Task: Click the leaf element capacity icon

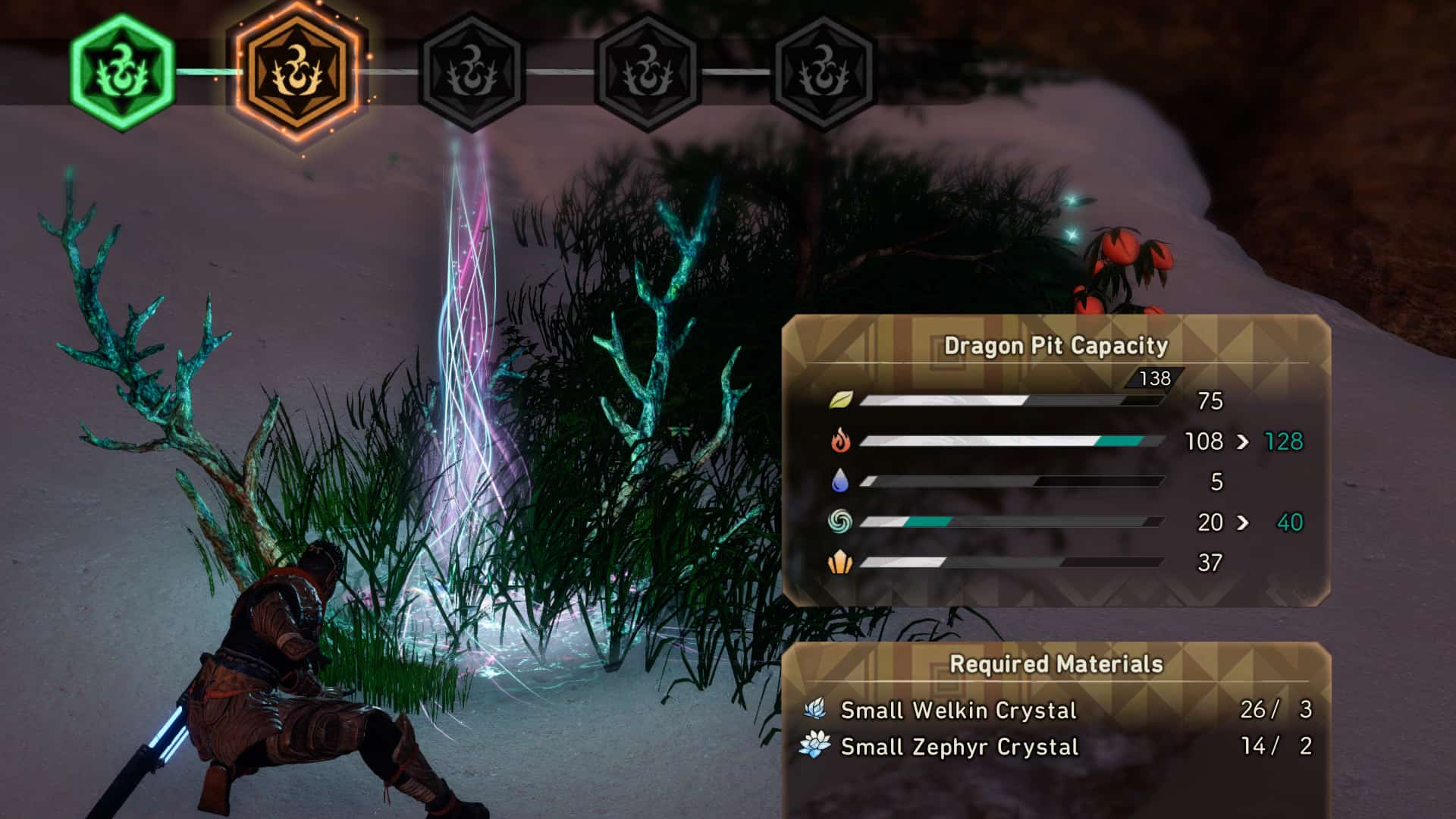Action: tap(840, 400)
